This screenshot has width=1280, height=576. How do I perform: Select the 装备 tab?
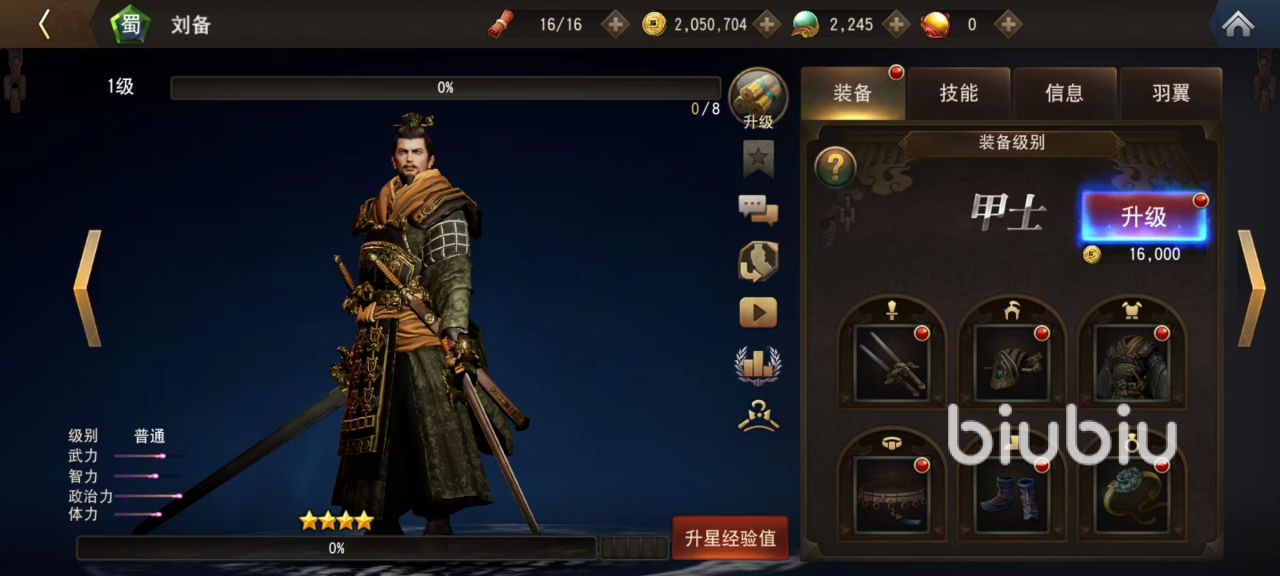click(x=853, y=94)
